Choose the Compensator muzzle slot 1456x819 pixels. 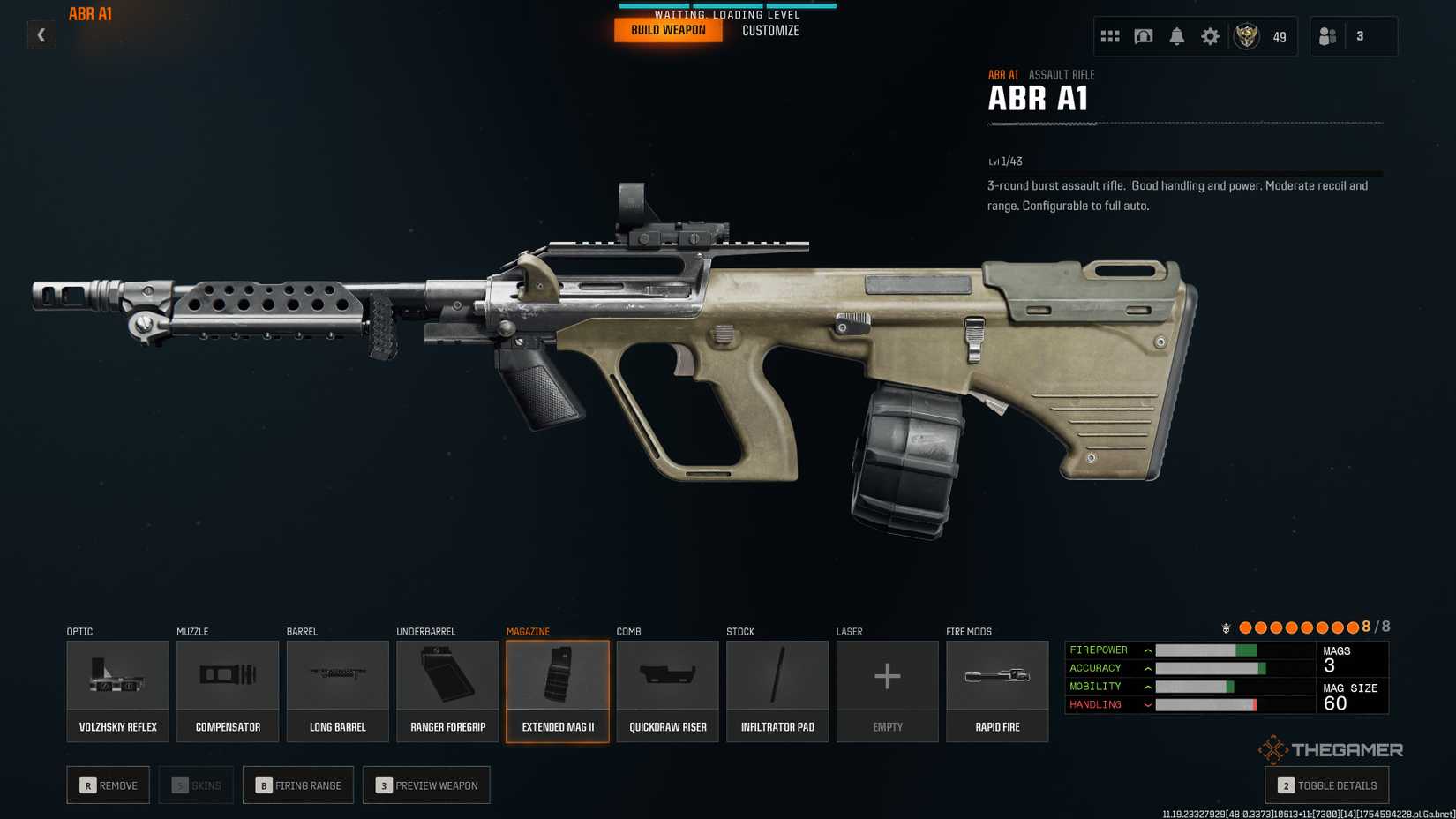point(228,691)
